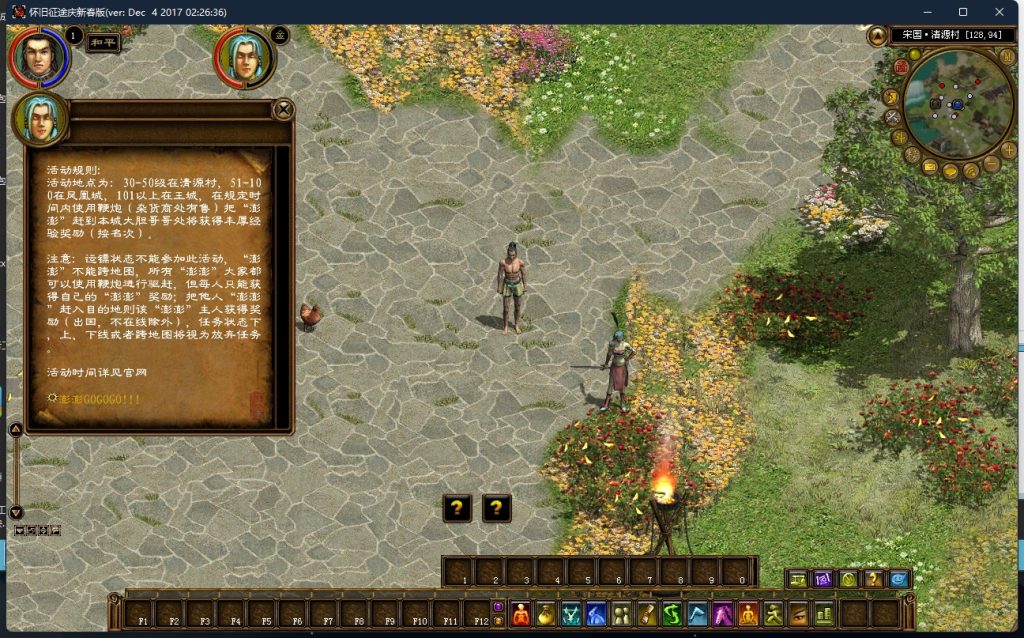
Task: Close the NPC dialogue panel
Action: (284, 109)
